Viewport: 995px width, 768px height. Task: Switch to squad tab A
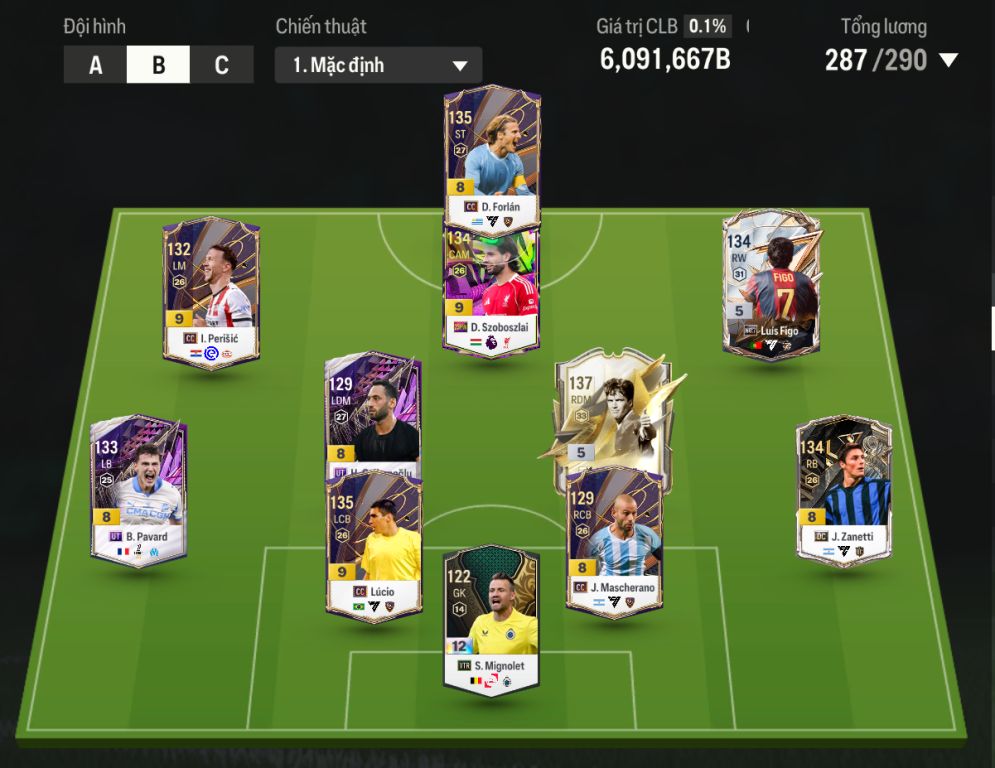pos(95,66)
